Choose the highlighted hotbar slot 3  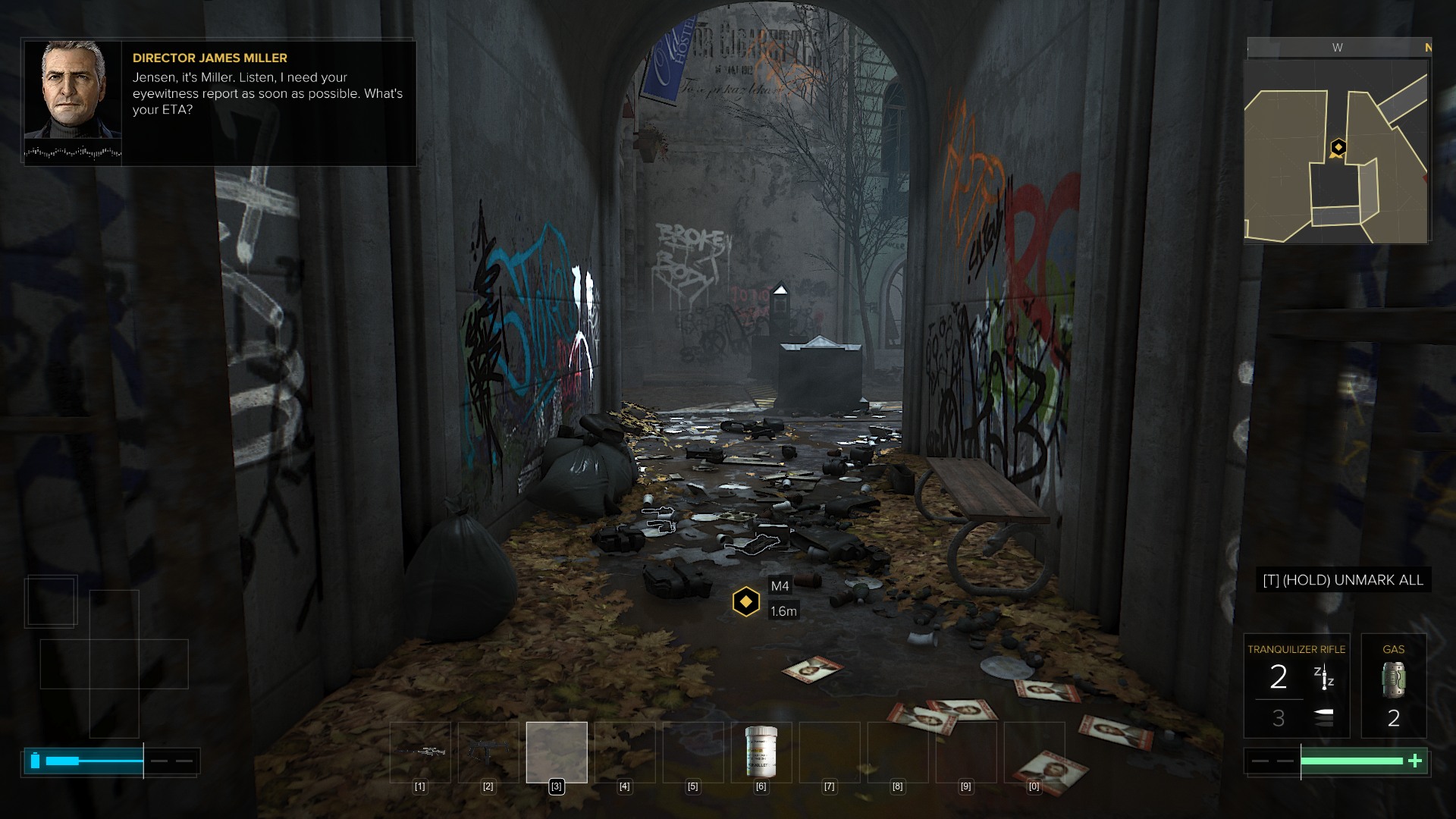(x=557, y=752)
